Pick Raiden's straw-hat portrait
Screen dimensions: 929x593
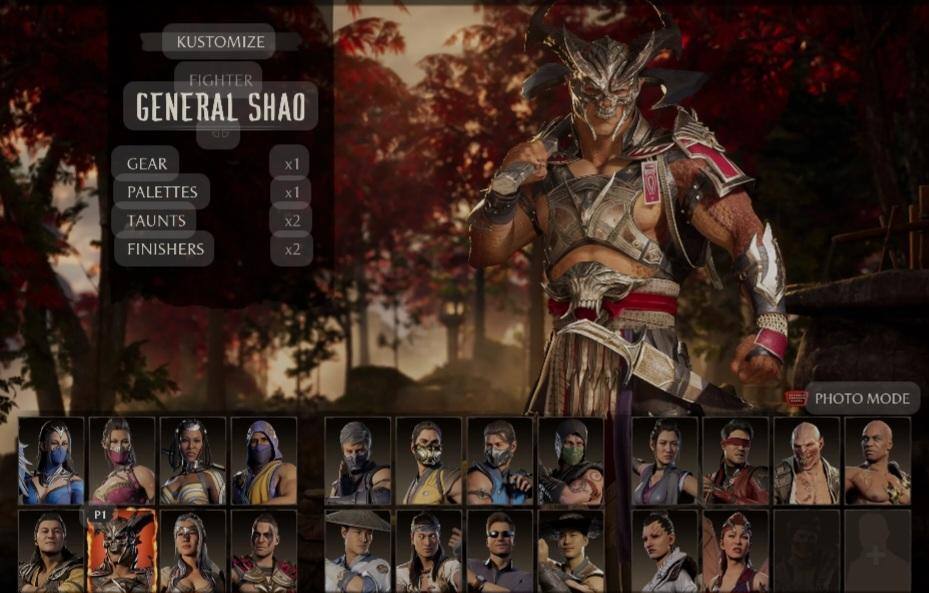358,552
